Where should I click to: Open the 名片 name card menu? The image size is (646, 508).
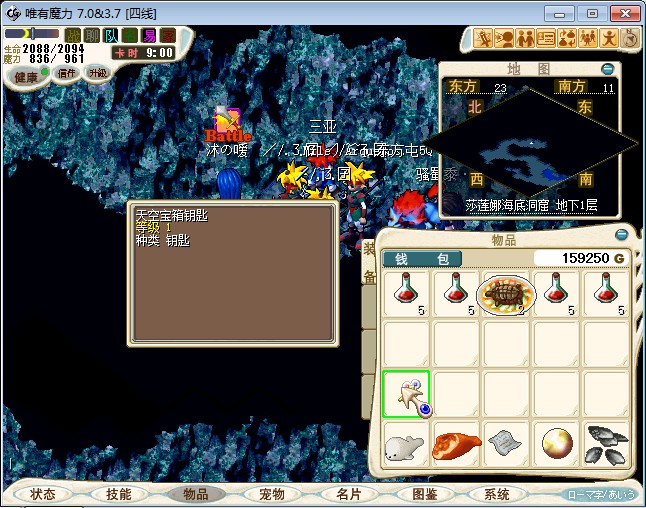pyautogui.click(x=347, y=494)
